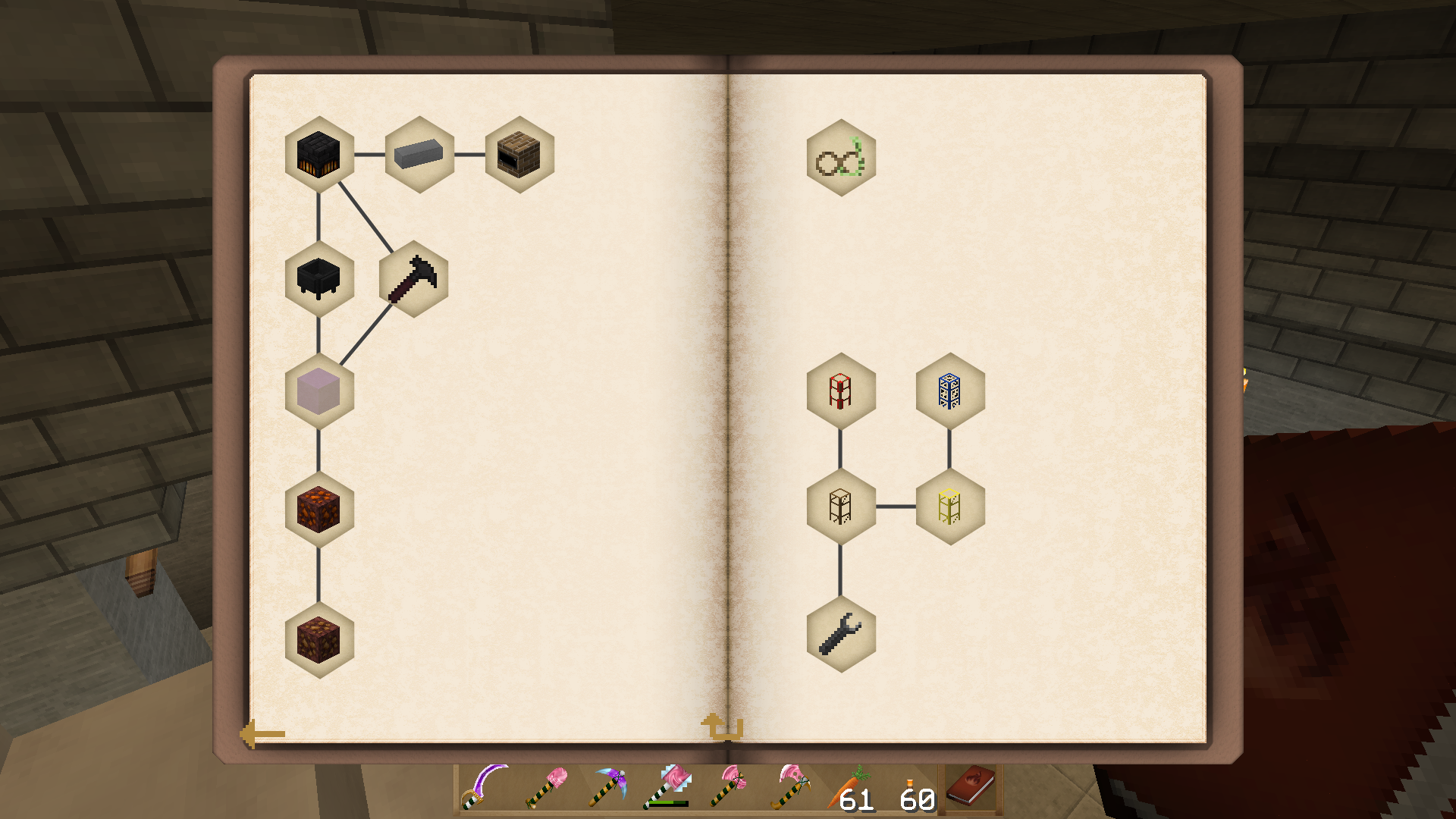Select the purple curved sword hotbar slot
Screen dimensions: 1456x819
pyautogui.click(x=485, y=789)
